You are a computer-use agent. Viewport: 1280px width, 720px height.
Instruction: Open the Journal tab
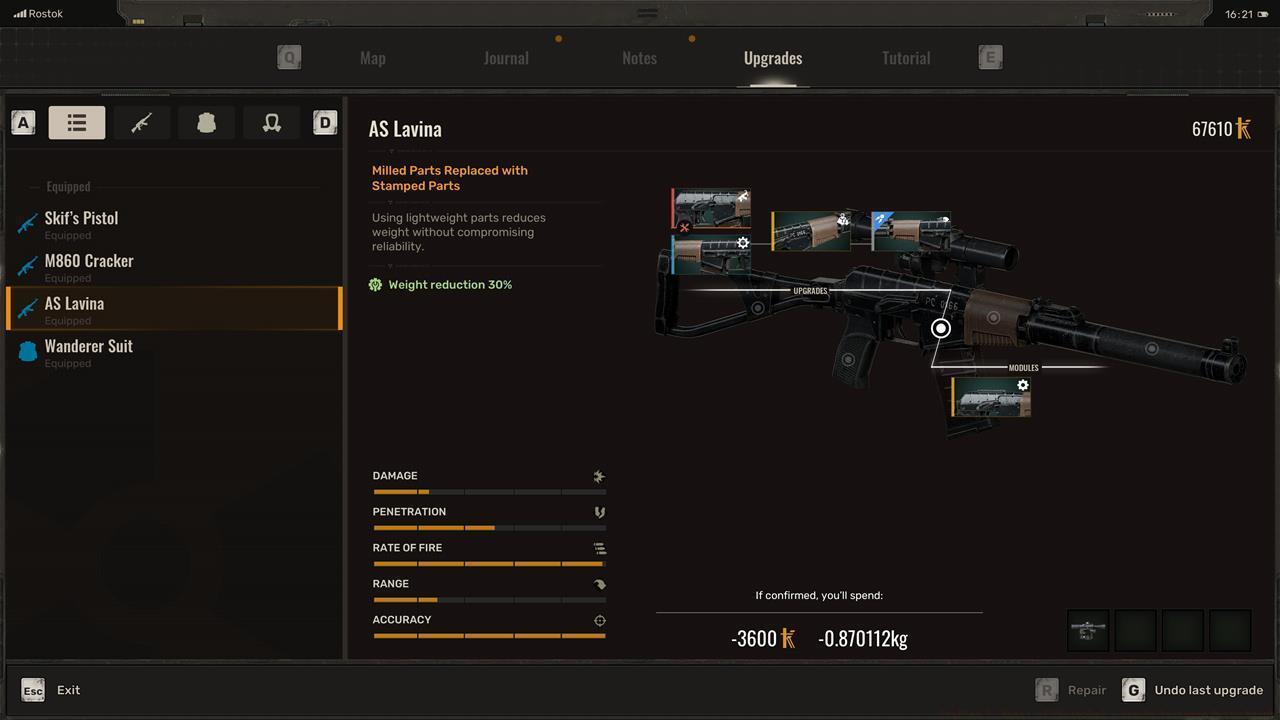(506, 58)
